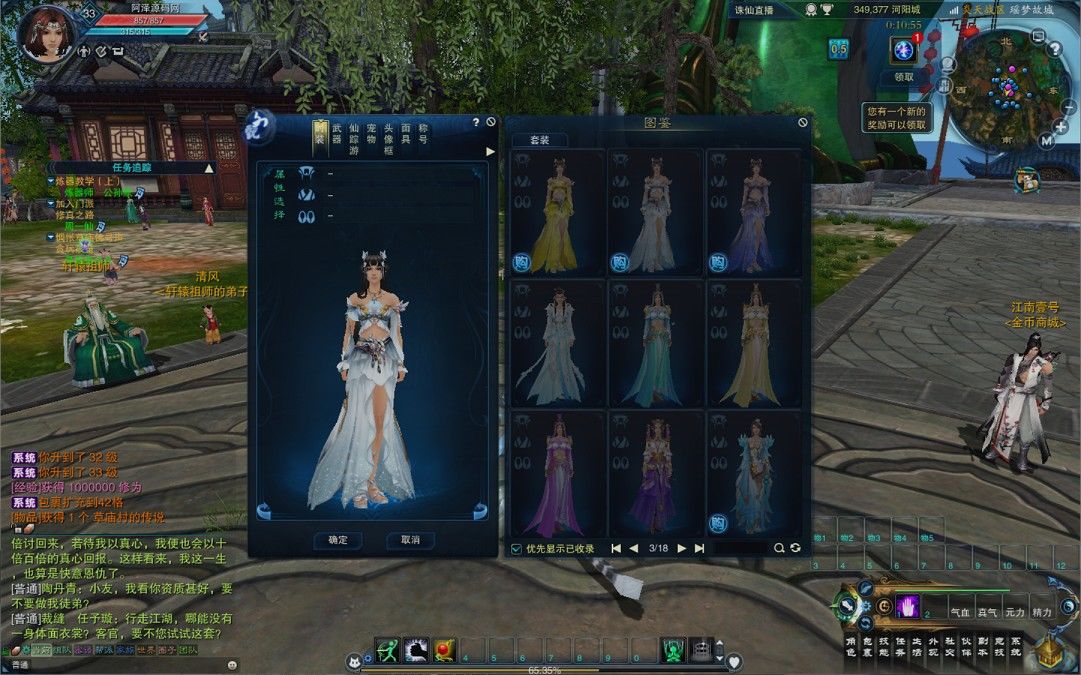The image size is (1081, 675).
Task: Toggle the 优先显示已收录 checkbox
Action: (x=516, y=548)
